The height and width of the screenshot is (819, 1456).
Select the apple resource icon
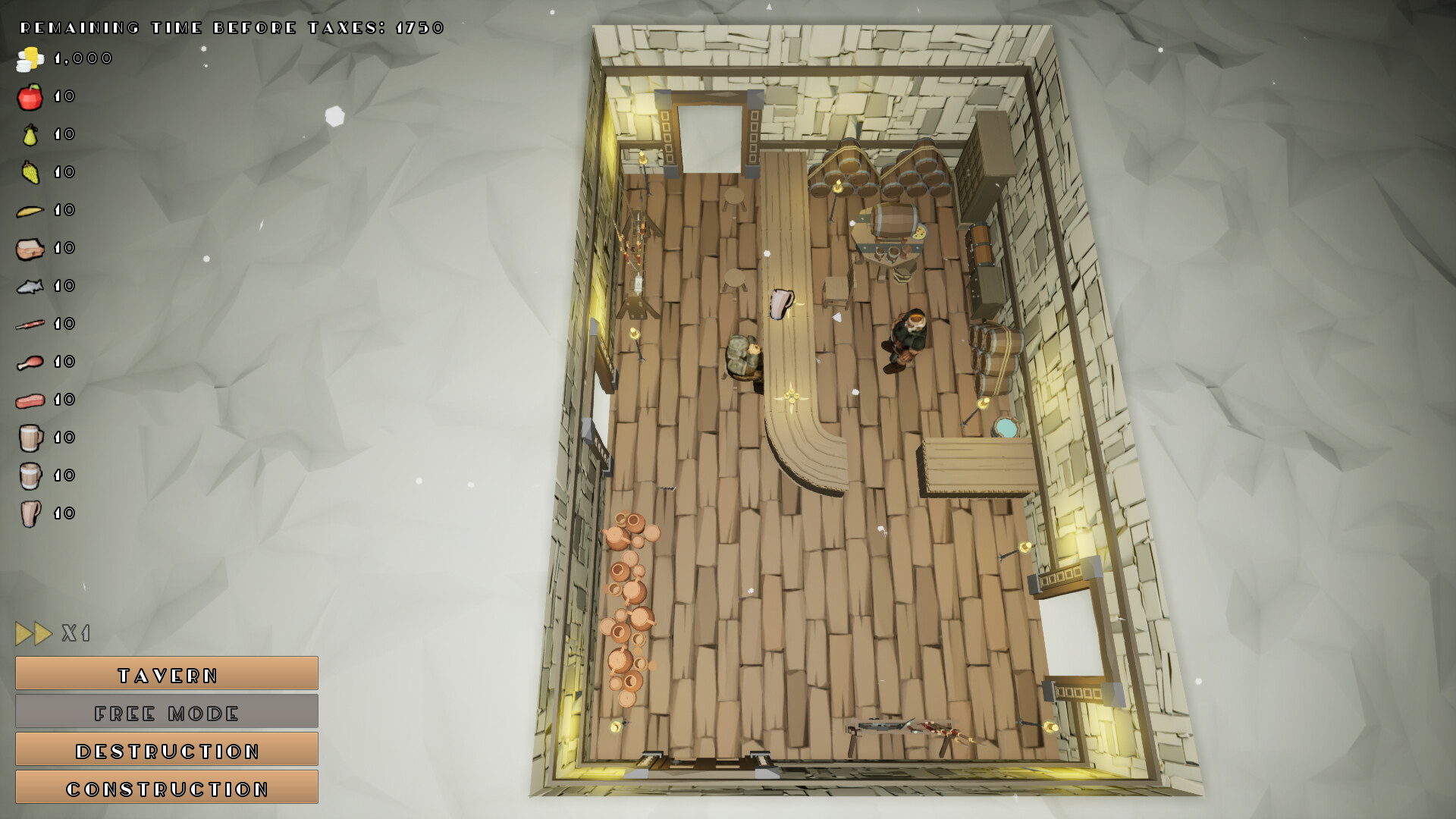click(x=29, y=96)
